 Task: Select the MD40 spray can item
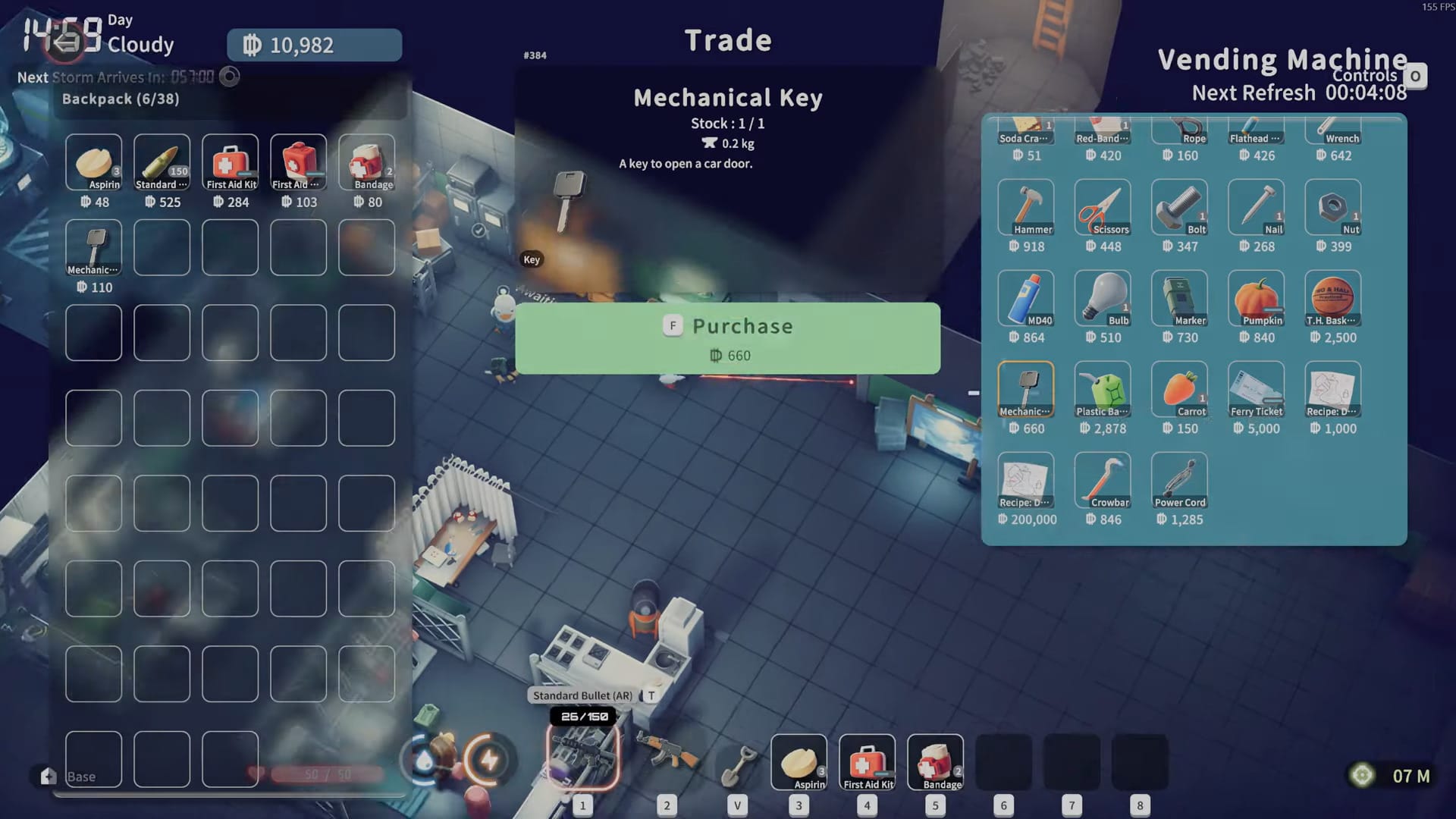pyautogui.click(x=1026, y=297)
